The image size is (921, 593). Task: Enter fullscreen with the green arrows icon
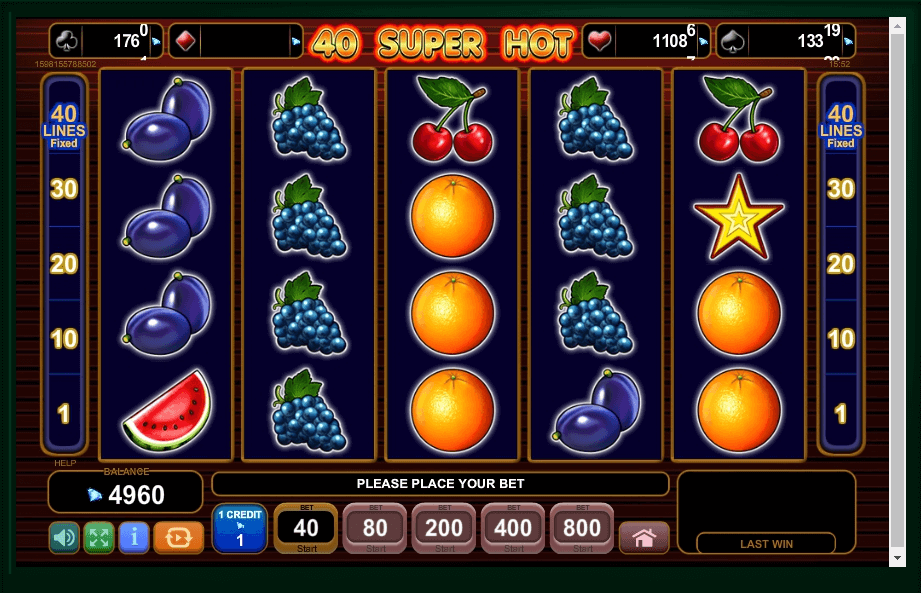99,538
